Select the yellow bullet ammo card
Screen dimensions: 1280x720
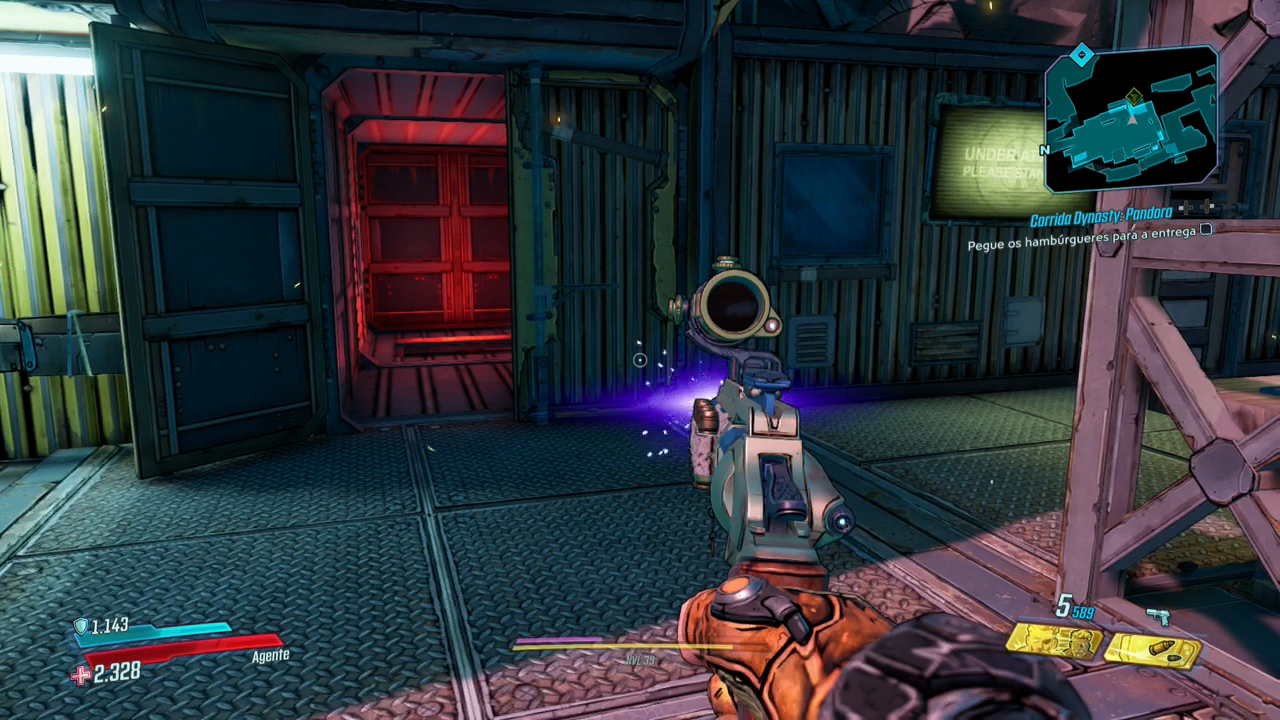pyautogui.click(x=1151, y=650)
